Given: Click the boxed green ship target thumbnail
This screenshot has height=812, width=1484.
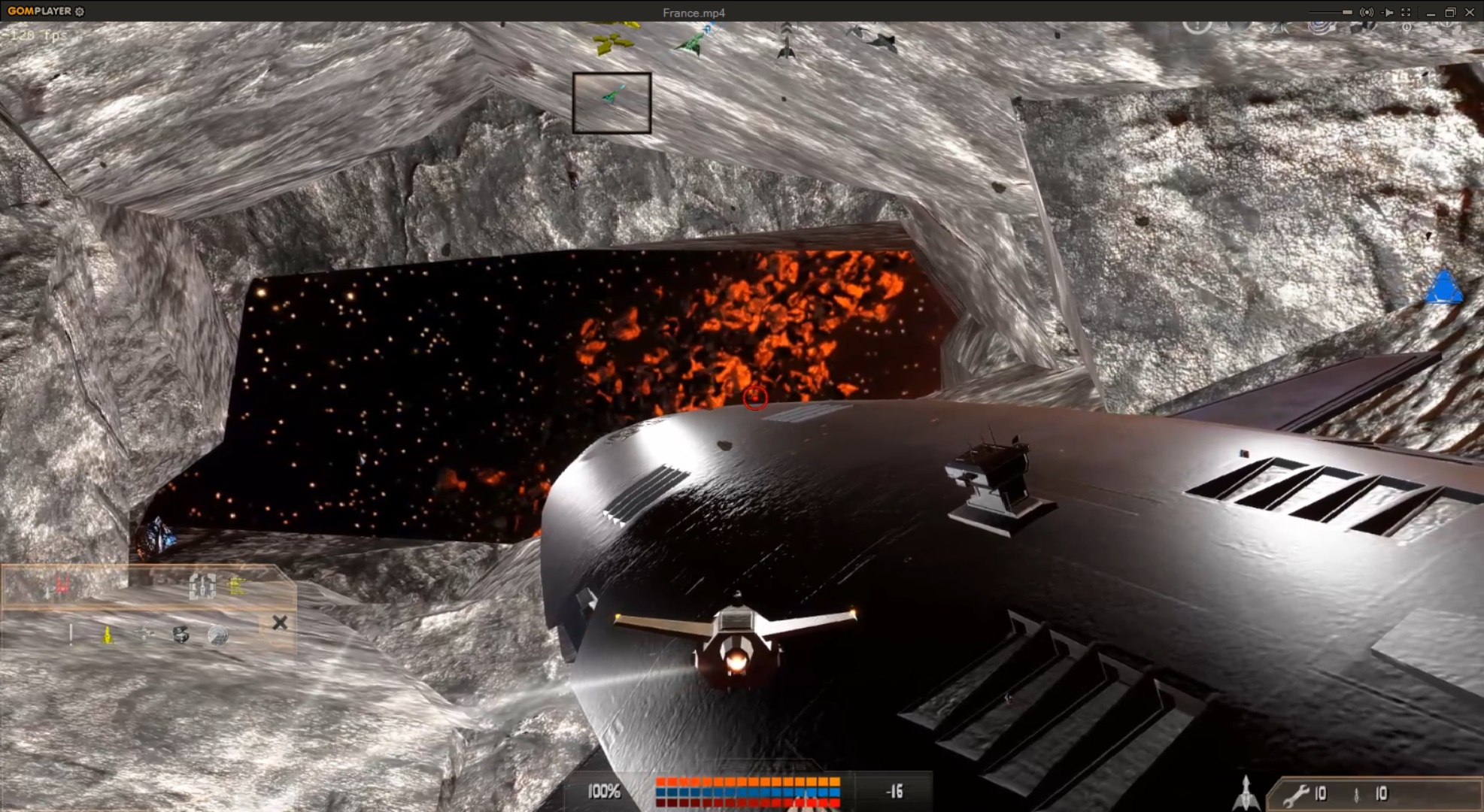Looking at the screenshot, I should 612,103.
